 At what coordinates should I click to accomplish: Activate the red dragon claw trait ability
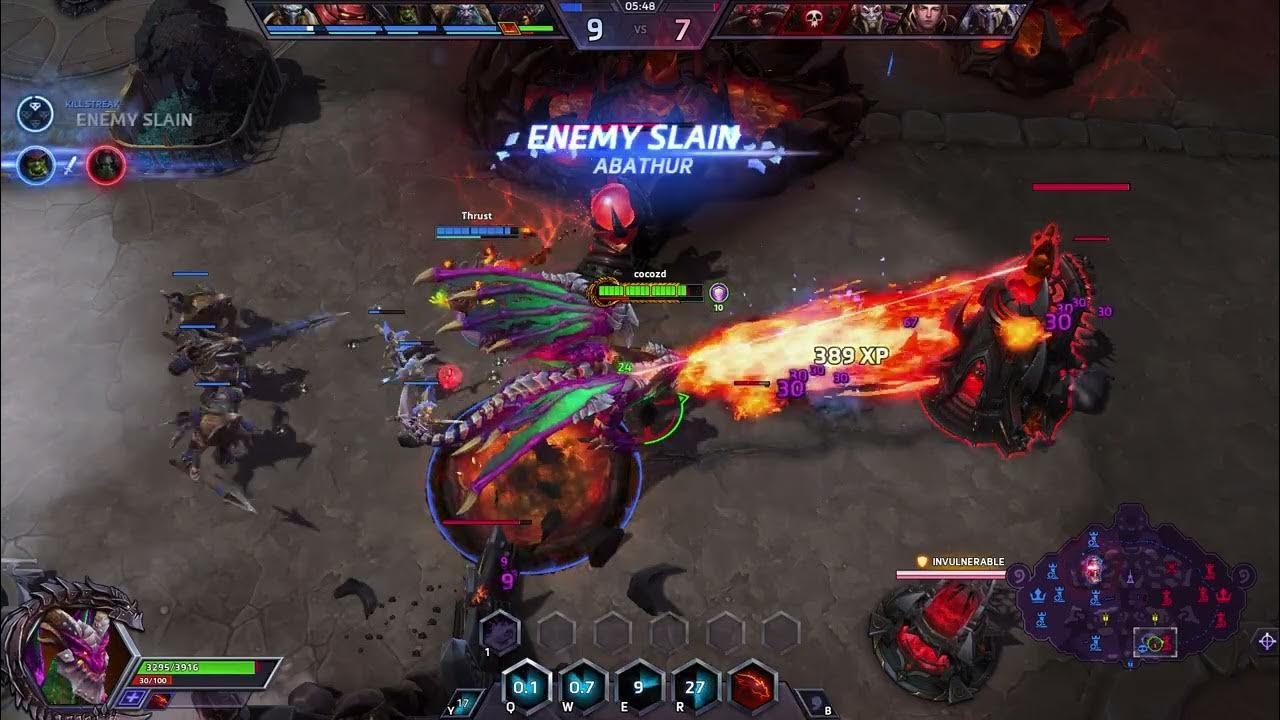click(753, 687)
